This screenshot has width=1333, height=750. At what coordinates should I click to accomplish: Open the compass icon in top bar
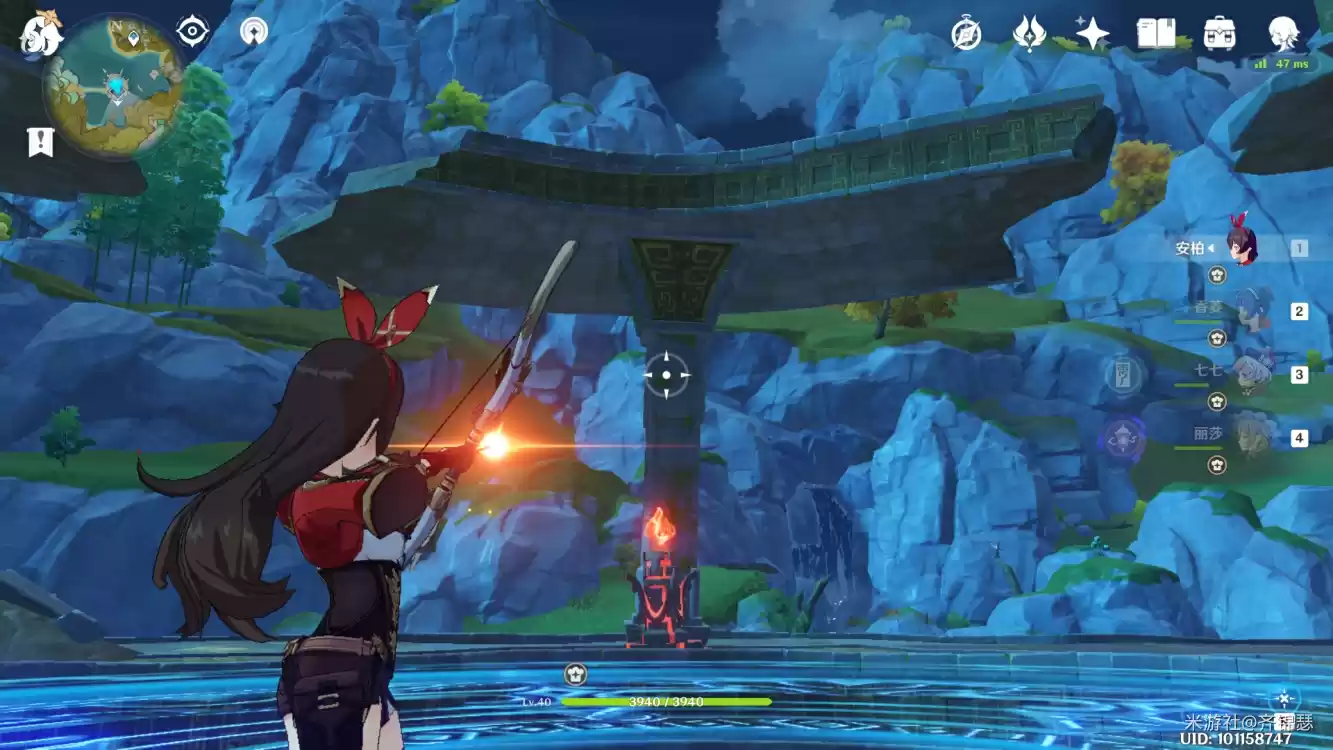[966, 33]
